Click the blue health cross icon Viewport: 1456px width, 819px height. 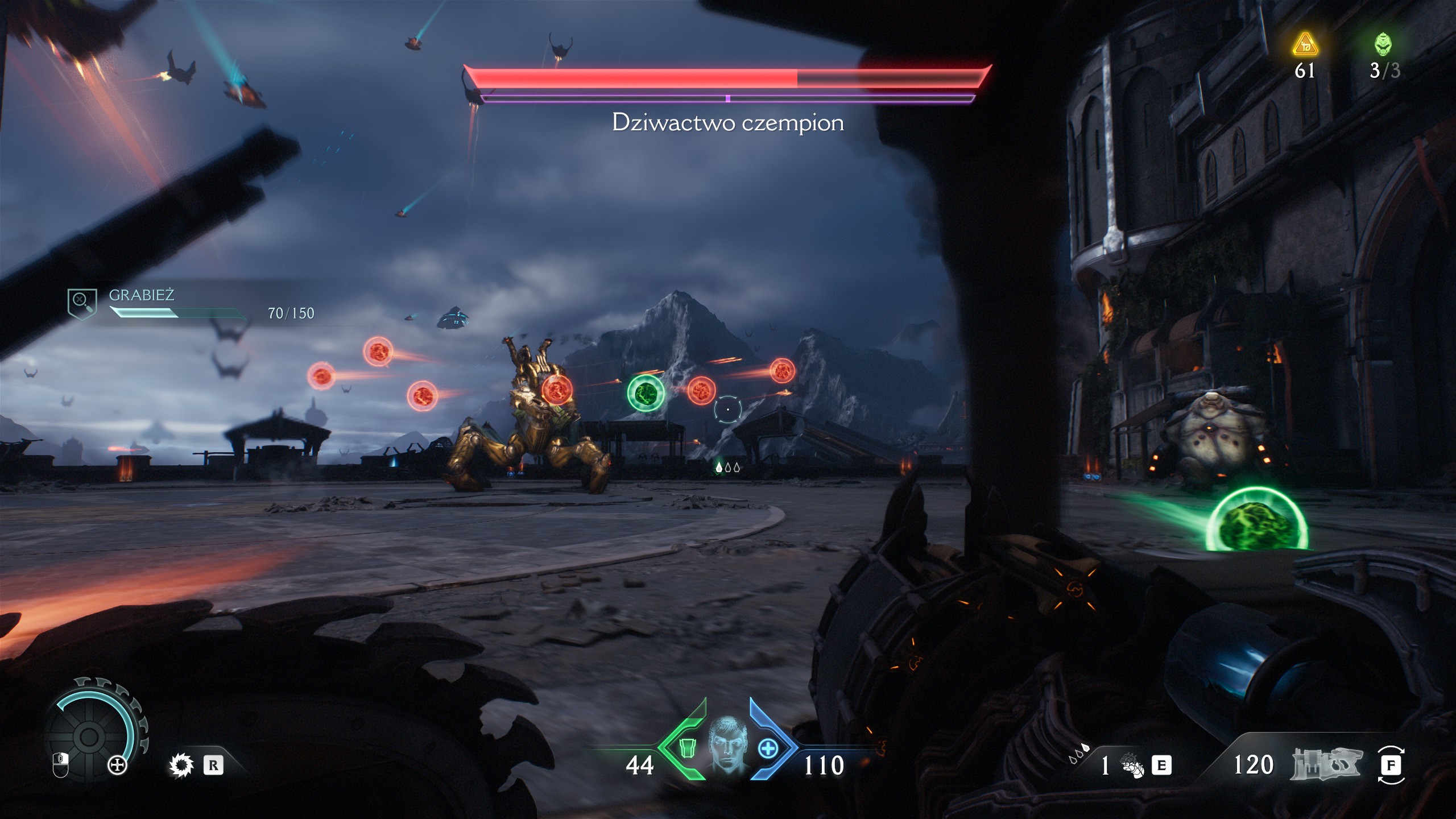click(x=768, y=748)
